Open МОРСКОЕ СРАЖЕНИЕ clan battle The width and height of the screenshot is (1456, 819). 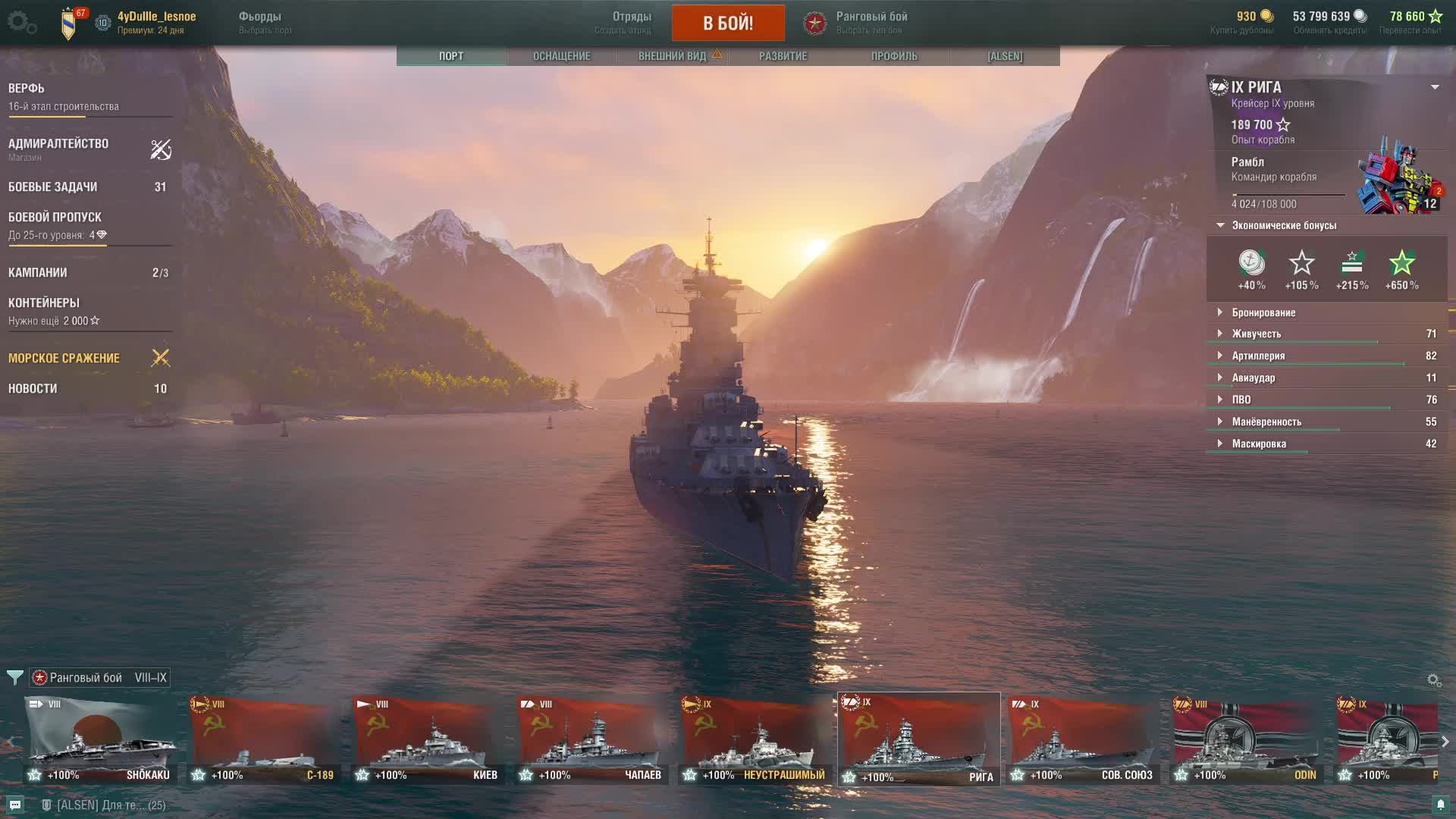(x=64, y=359)
